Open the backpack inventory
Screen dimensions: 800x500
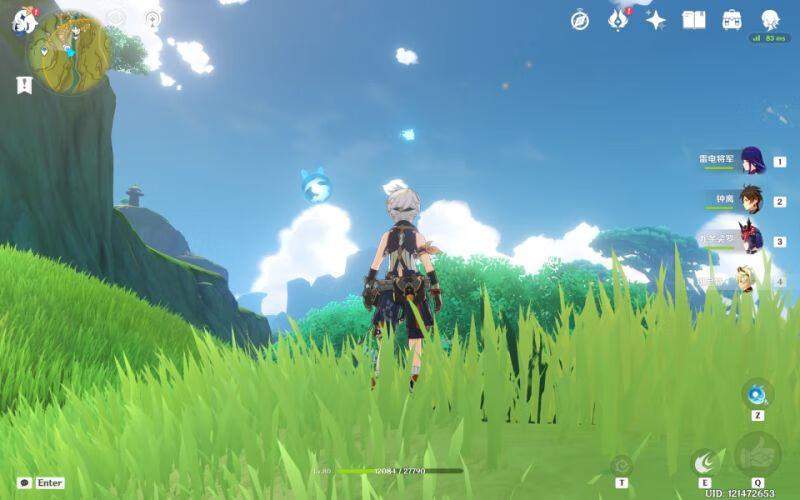(732, 20)
